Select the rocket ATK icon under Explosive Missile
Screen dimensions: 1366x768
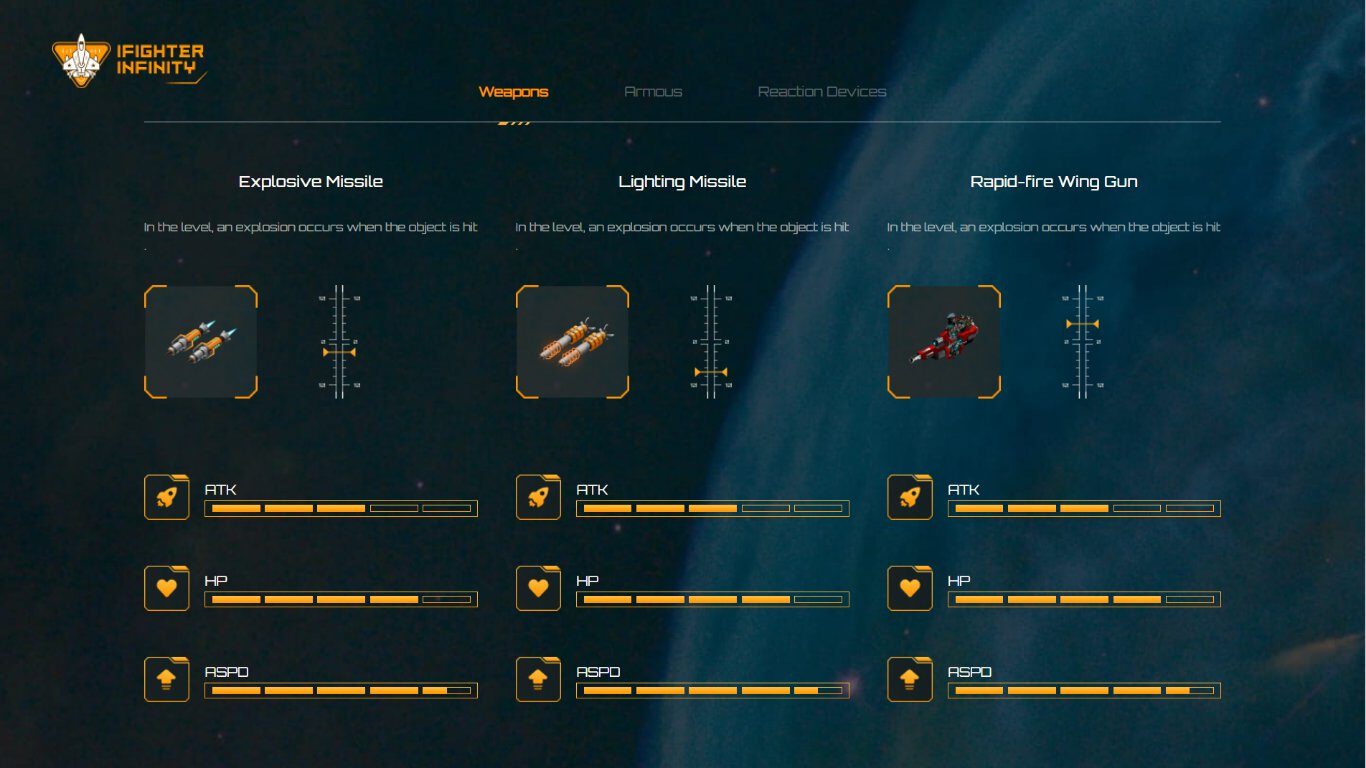click(166, 496)
